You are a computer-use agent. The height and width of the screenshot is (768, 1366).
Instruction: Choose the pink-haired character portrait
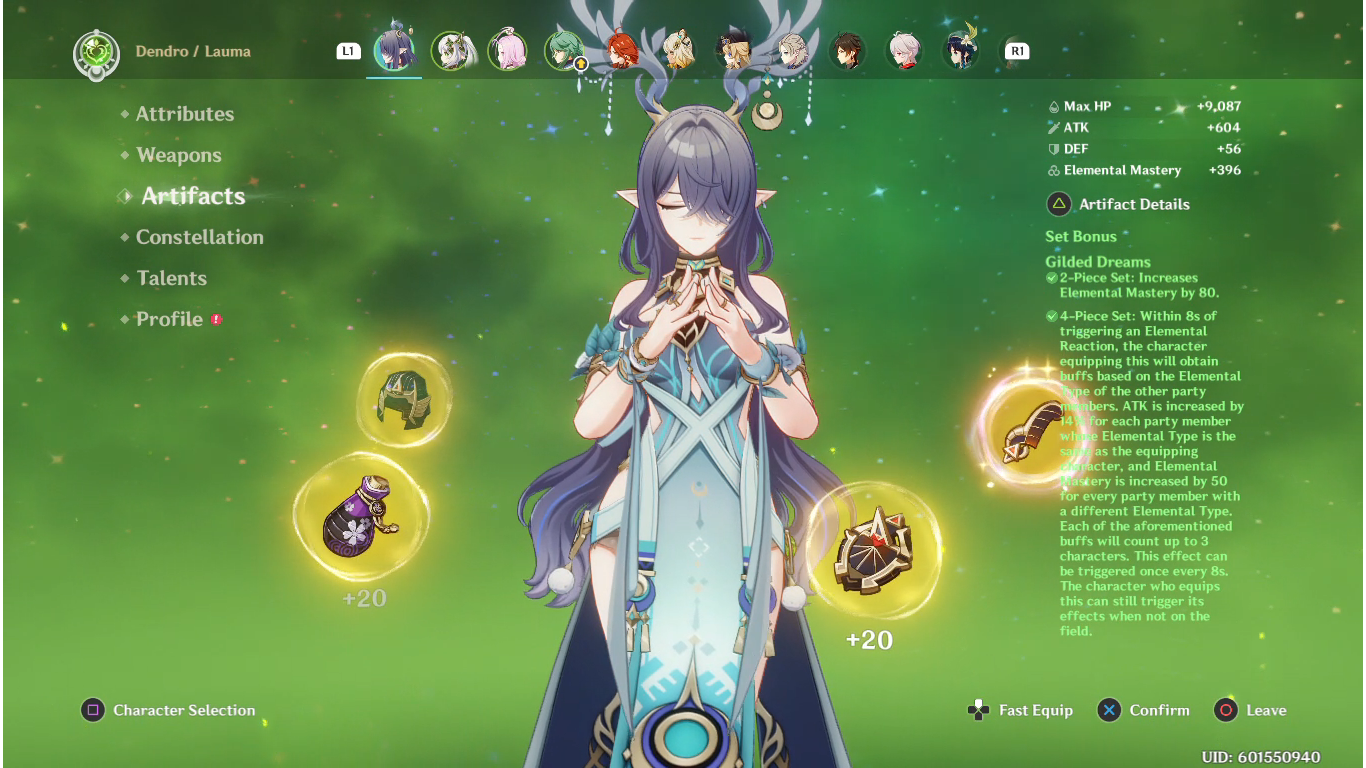click(x=508, y=51)
